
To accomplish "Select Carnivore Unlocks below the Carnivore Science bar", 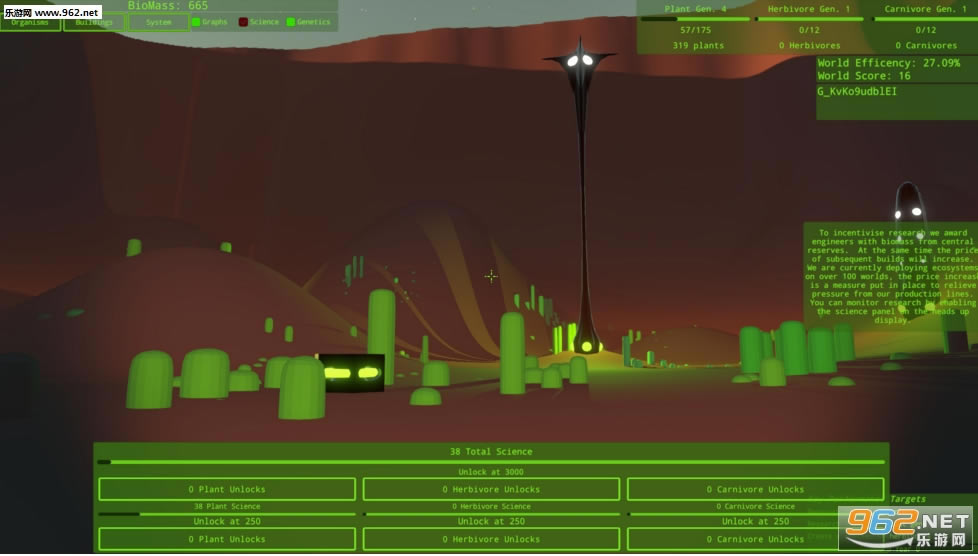I will click(x=755, y=539).
